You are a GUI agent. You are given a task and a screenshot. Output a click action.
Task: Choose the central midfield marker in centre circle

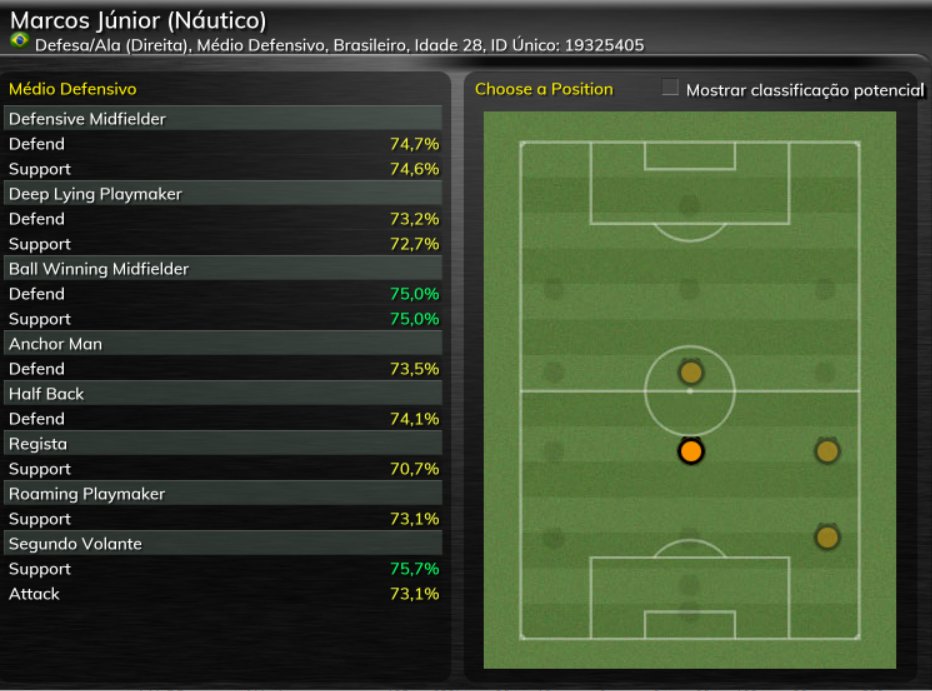pos(690,373)
